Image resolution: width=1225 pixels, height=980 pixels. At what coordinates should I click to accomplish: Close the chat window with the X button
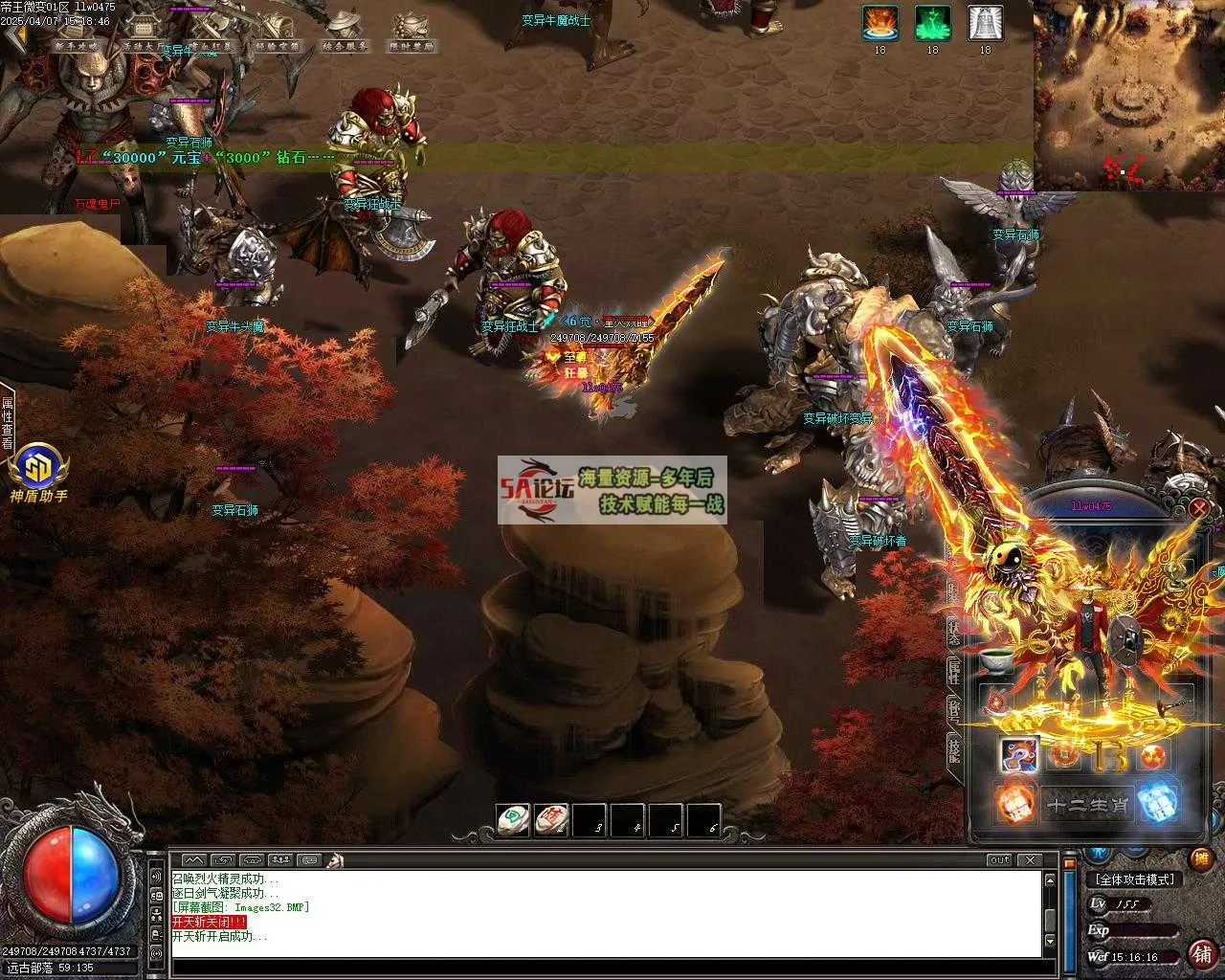(x=1029, y=859)
